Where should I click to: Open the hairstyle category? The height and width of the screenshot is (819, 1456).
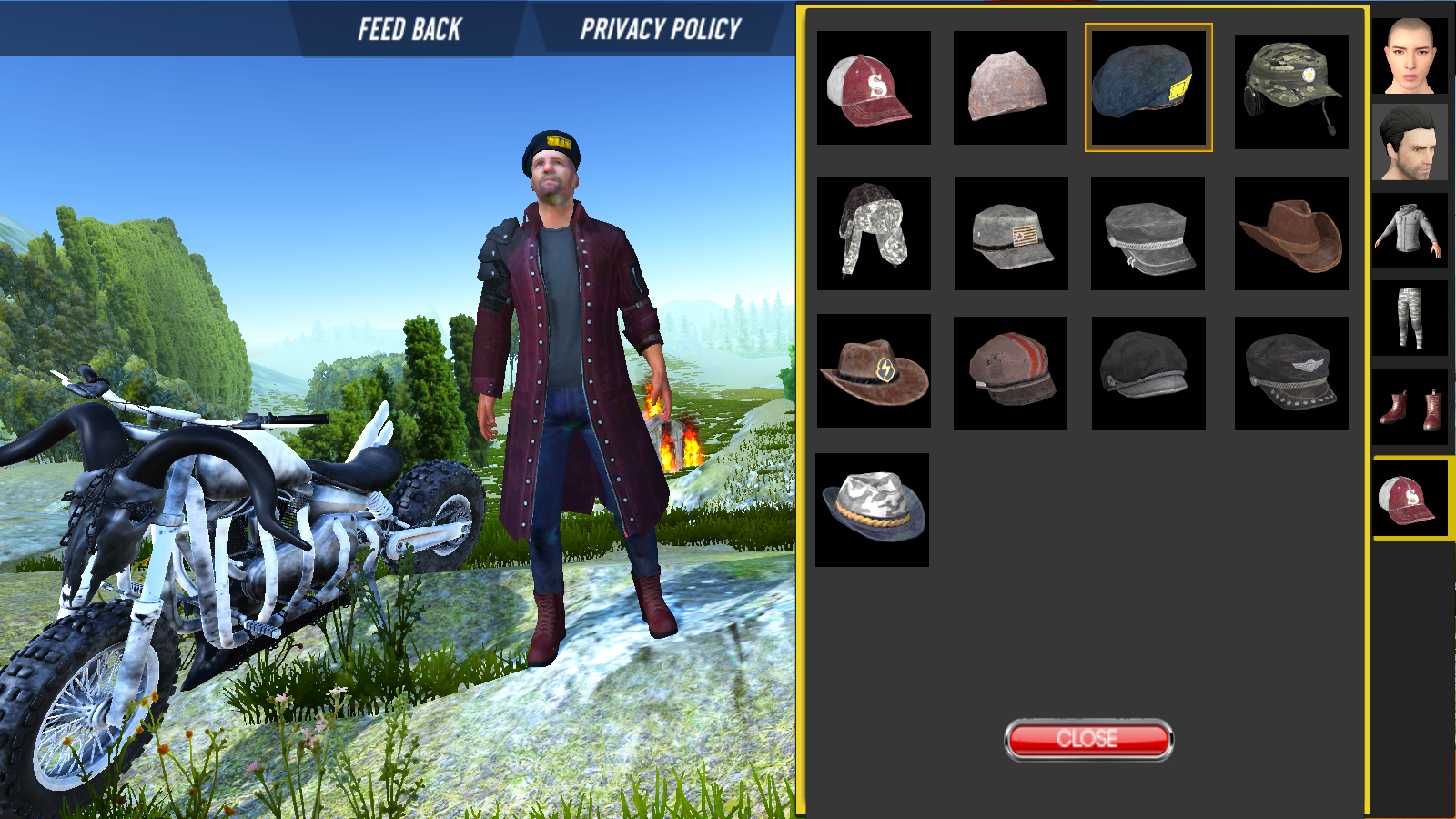[x=1410, y=143]
